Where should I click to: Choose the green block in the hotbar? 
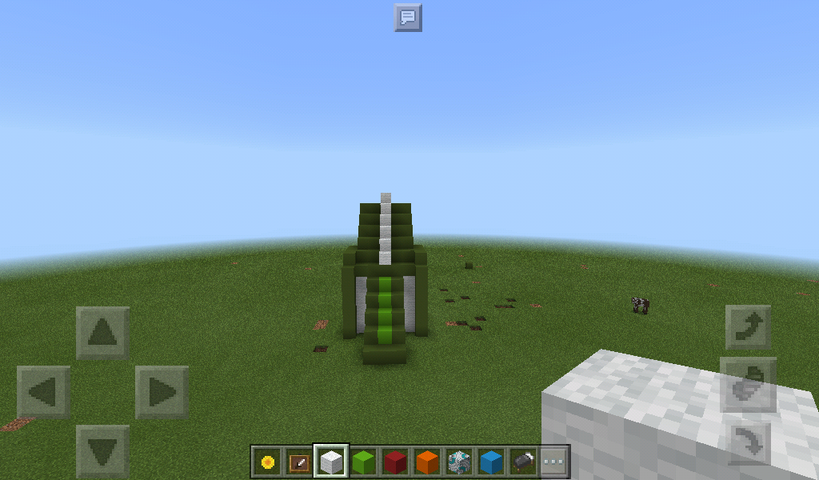coord(363,462)
